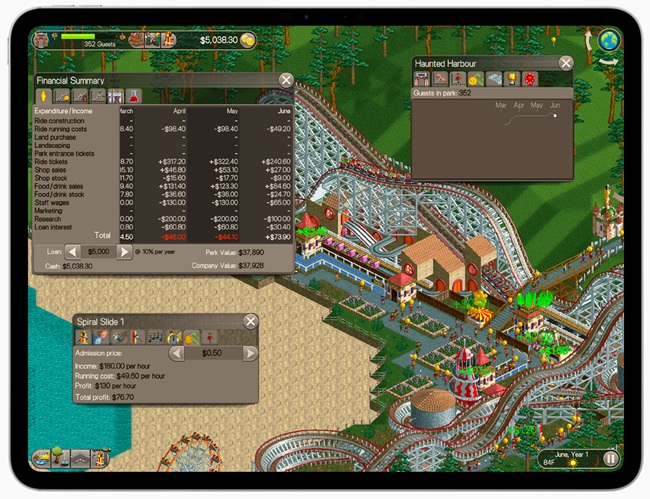
Task: Decrease the loan amount
Action: point(73,252)
